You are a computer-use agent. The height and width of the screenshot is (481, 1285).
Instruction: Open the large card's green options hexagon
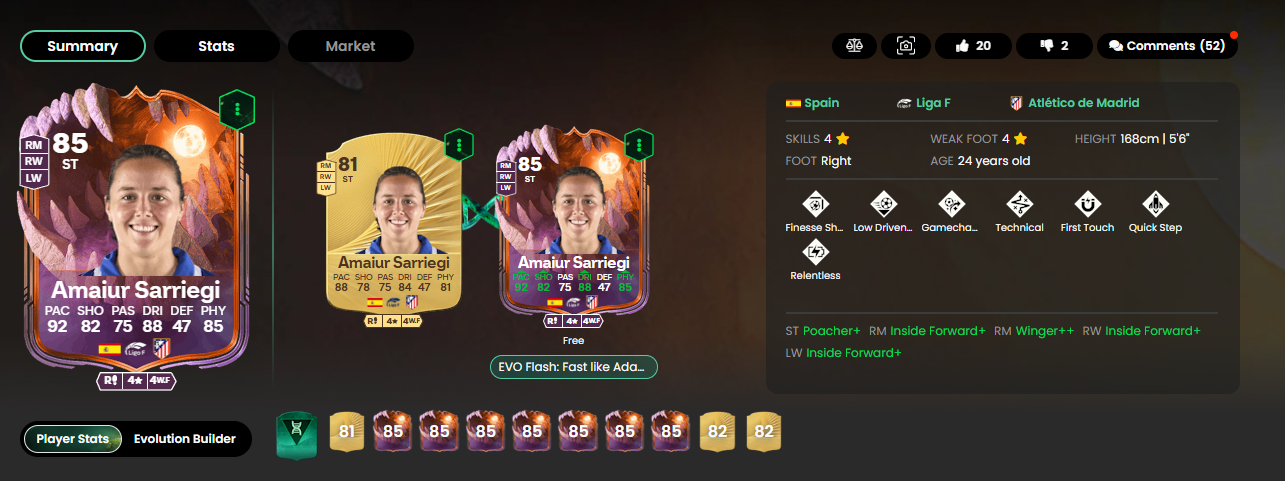237,108
